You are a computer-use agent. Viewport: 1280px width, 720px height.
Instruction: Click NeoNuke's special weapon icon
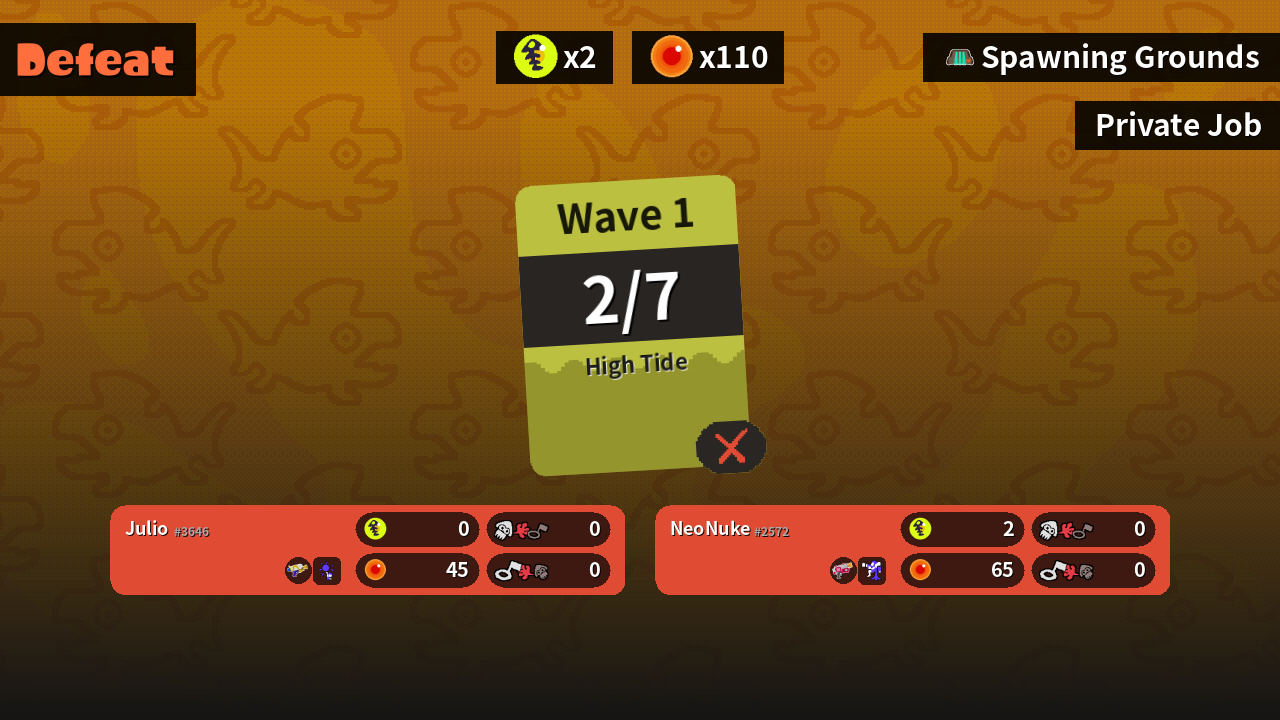872,571
